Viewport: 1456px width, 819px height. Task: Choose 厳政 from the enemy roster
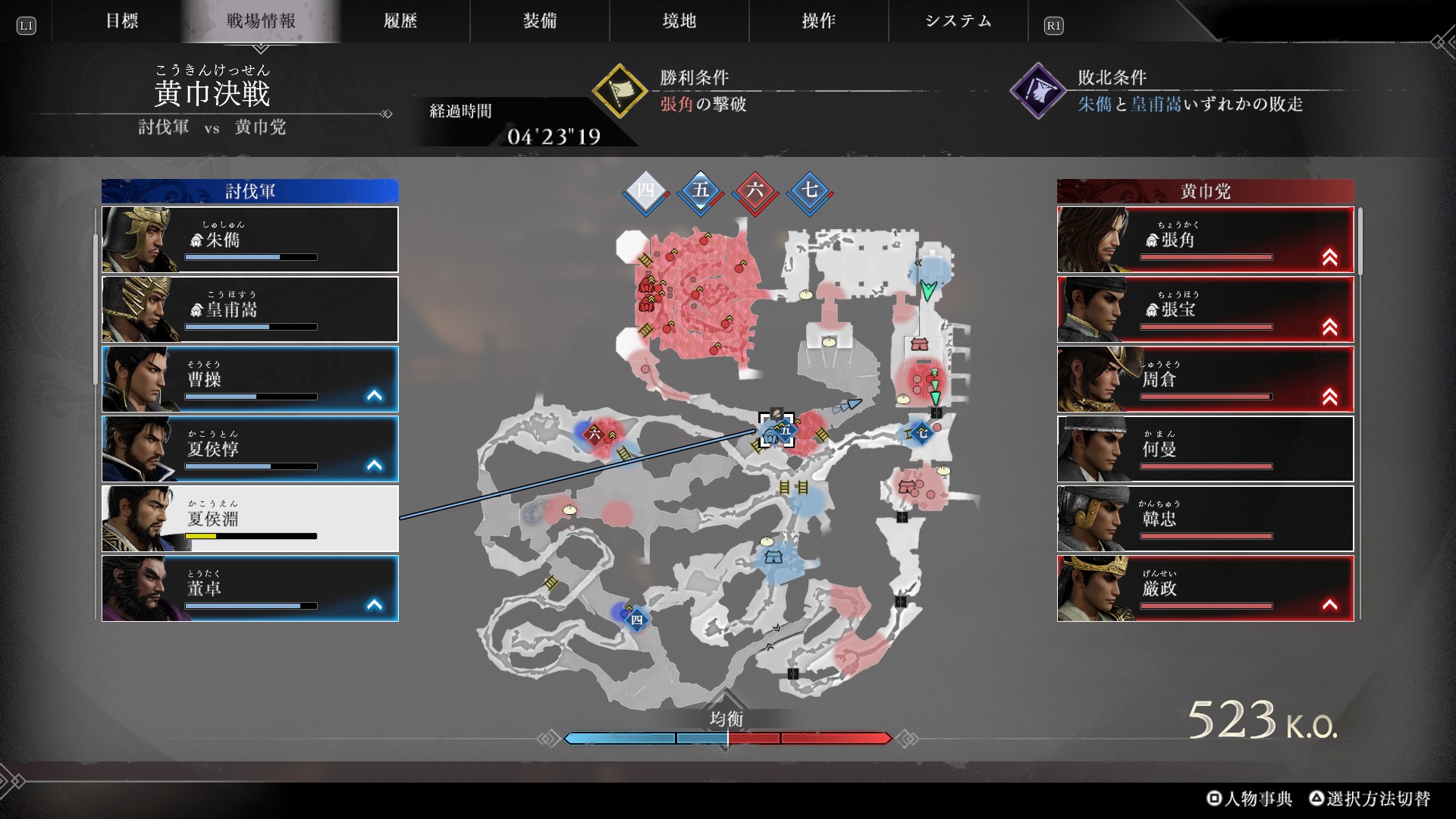(1205, 588)
